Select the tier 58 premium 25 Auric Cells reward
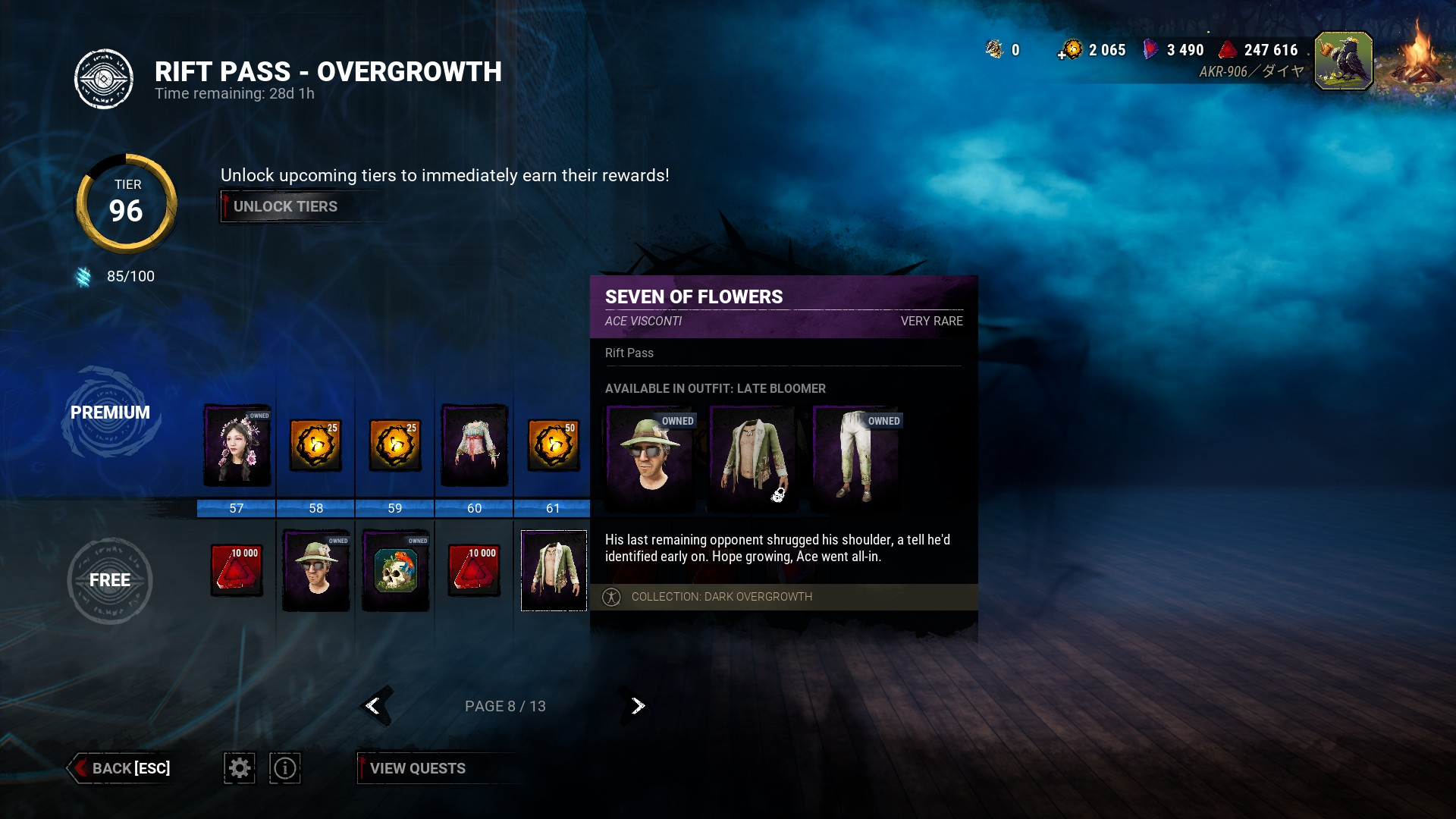Viewport: 1456px width, 819px height. (316, 445)
